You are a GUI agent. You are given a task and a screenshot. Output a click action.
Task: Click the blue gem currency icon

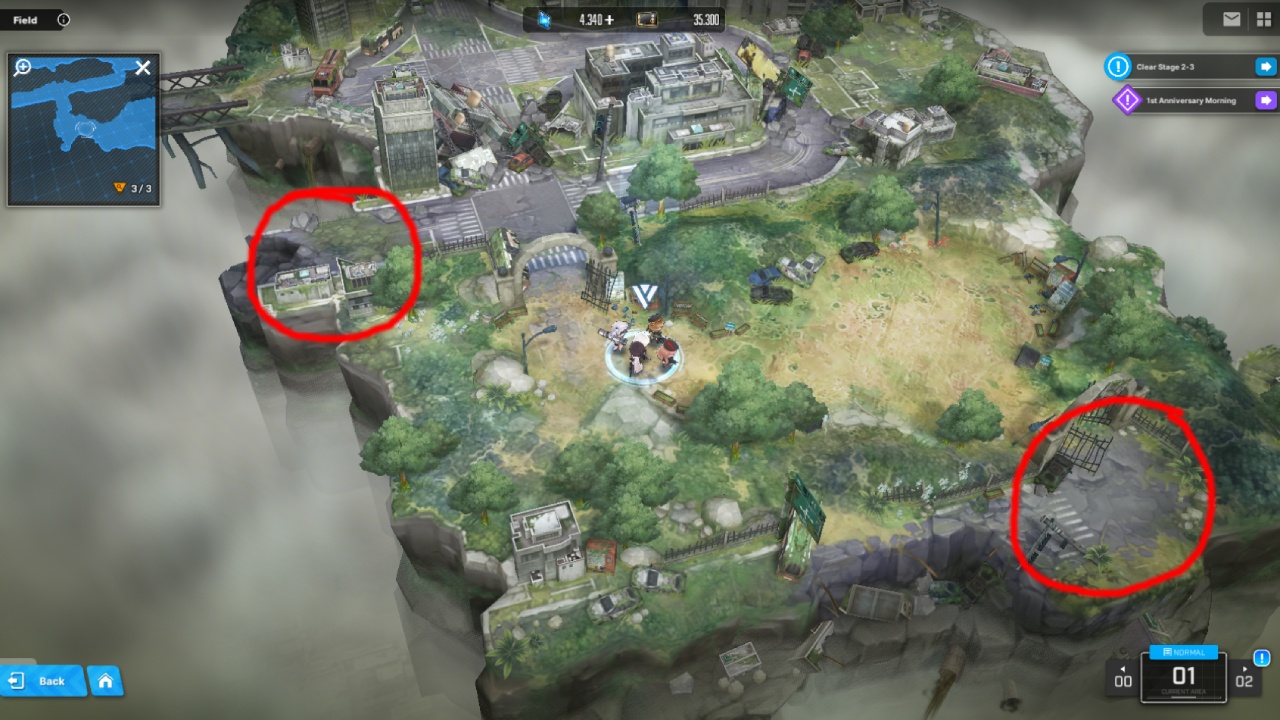coord(547,19)
